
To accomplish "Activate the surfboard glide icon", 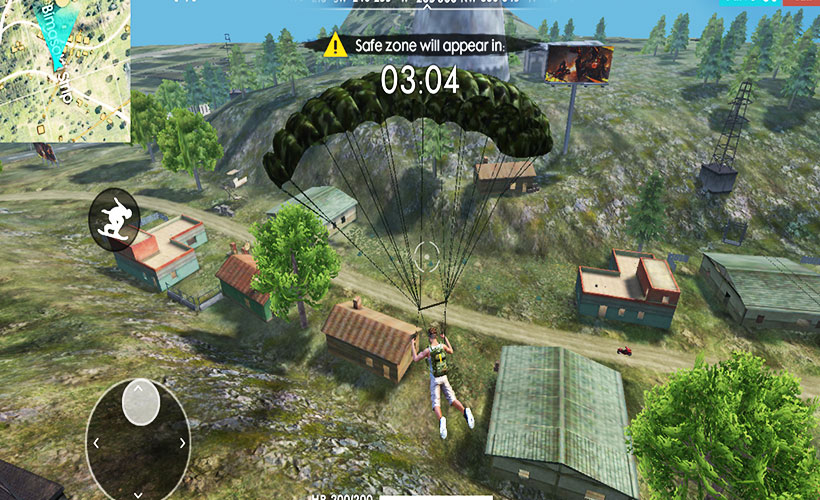I will tap(114, 217).
